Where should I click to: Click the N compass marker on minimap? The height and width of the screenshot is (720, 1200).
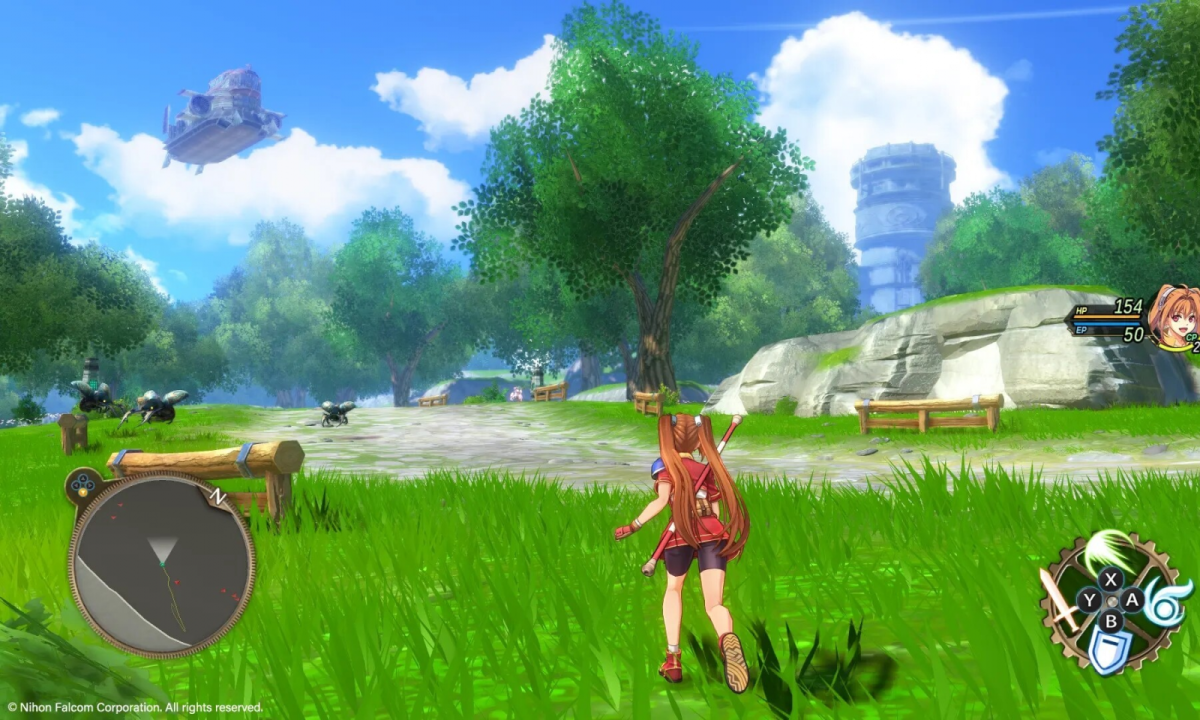217,495
